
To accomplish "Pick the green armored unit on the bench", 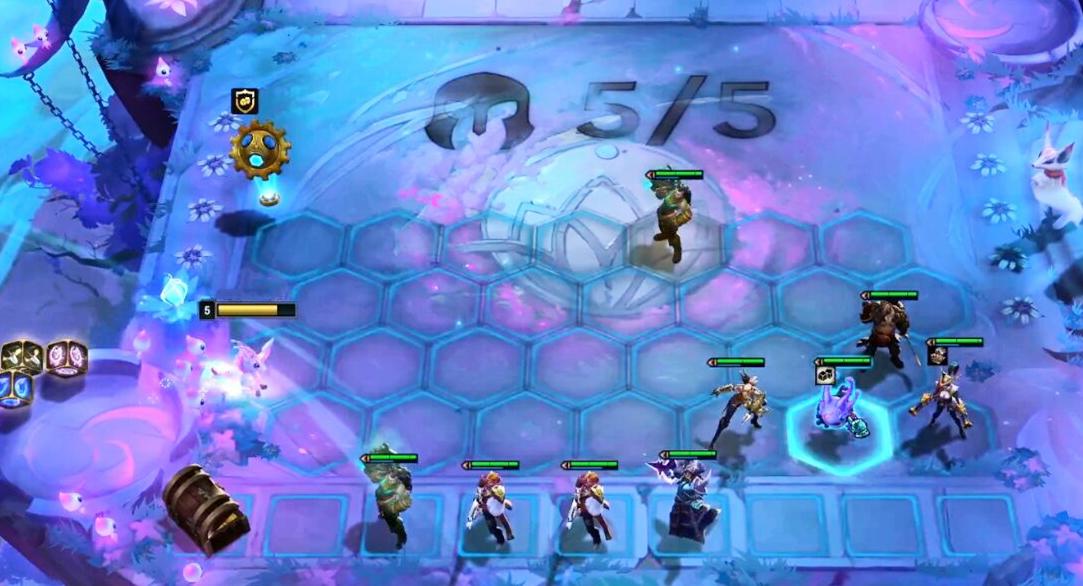I will pos(388,495).
